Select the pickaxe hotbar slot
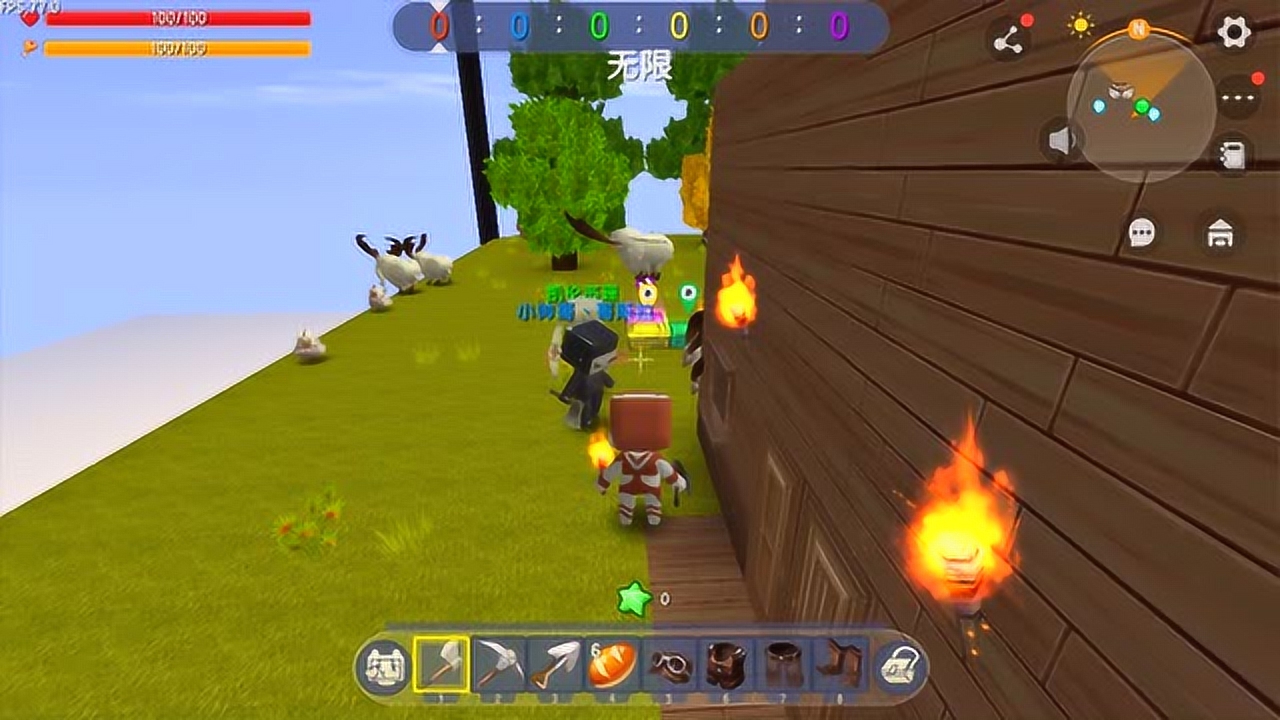 click(x=498, y=664)
